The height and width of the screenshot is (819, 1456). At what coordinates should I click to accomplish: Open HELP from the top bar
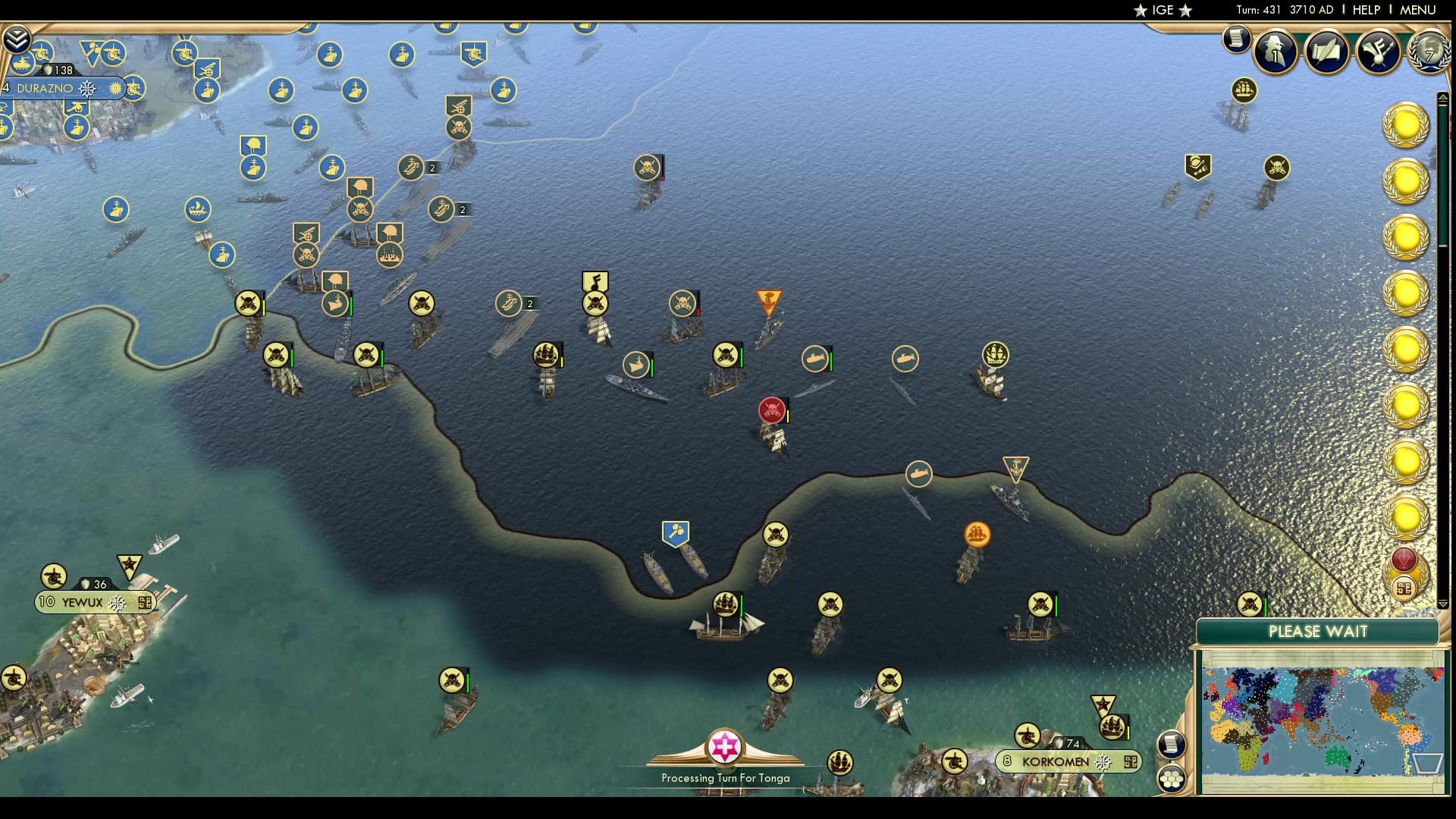1365,11
